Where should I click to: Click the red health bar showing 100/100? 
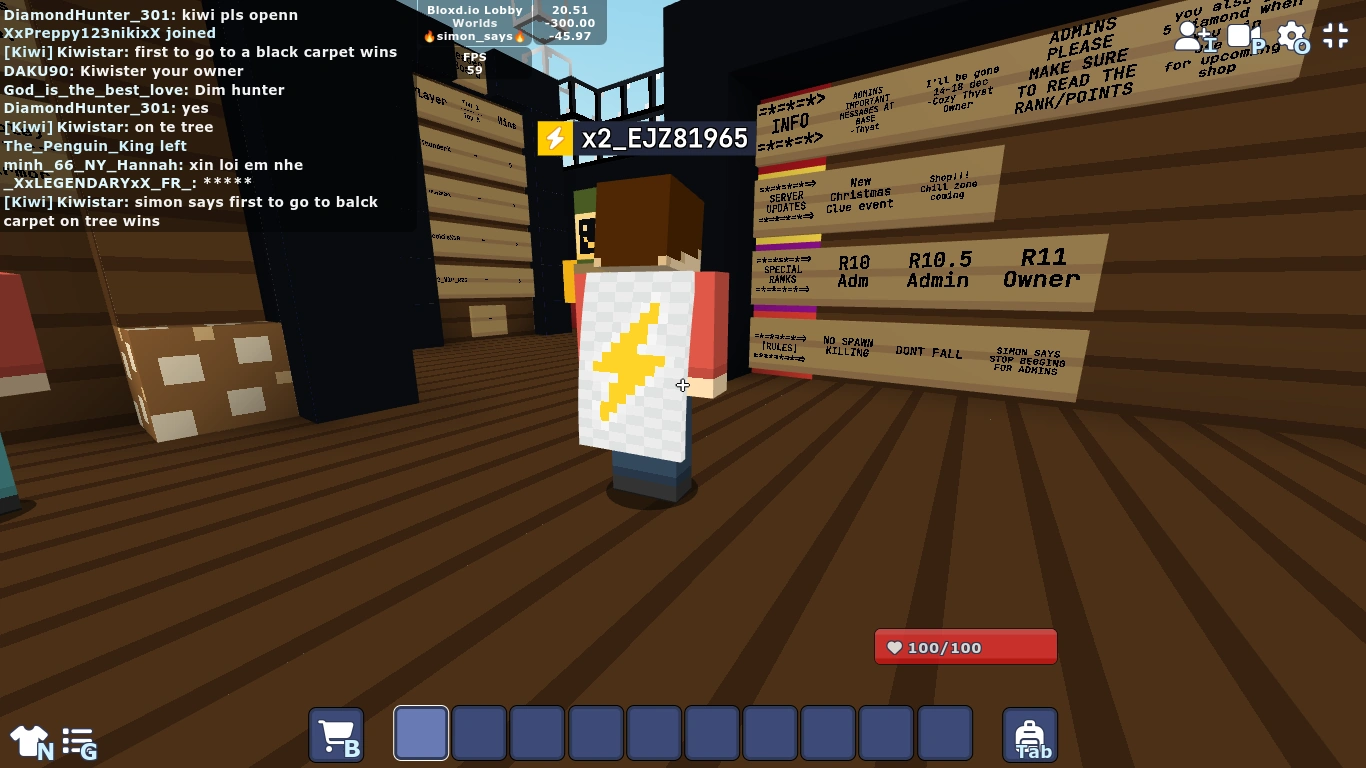(964, 646)
